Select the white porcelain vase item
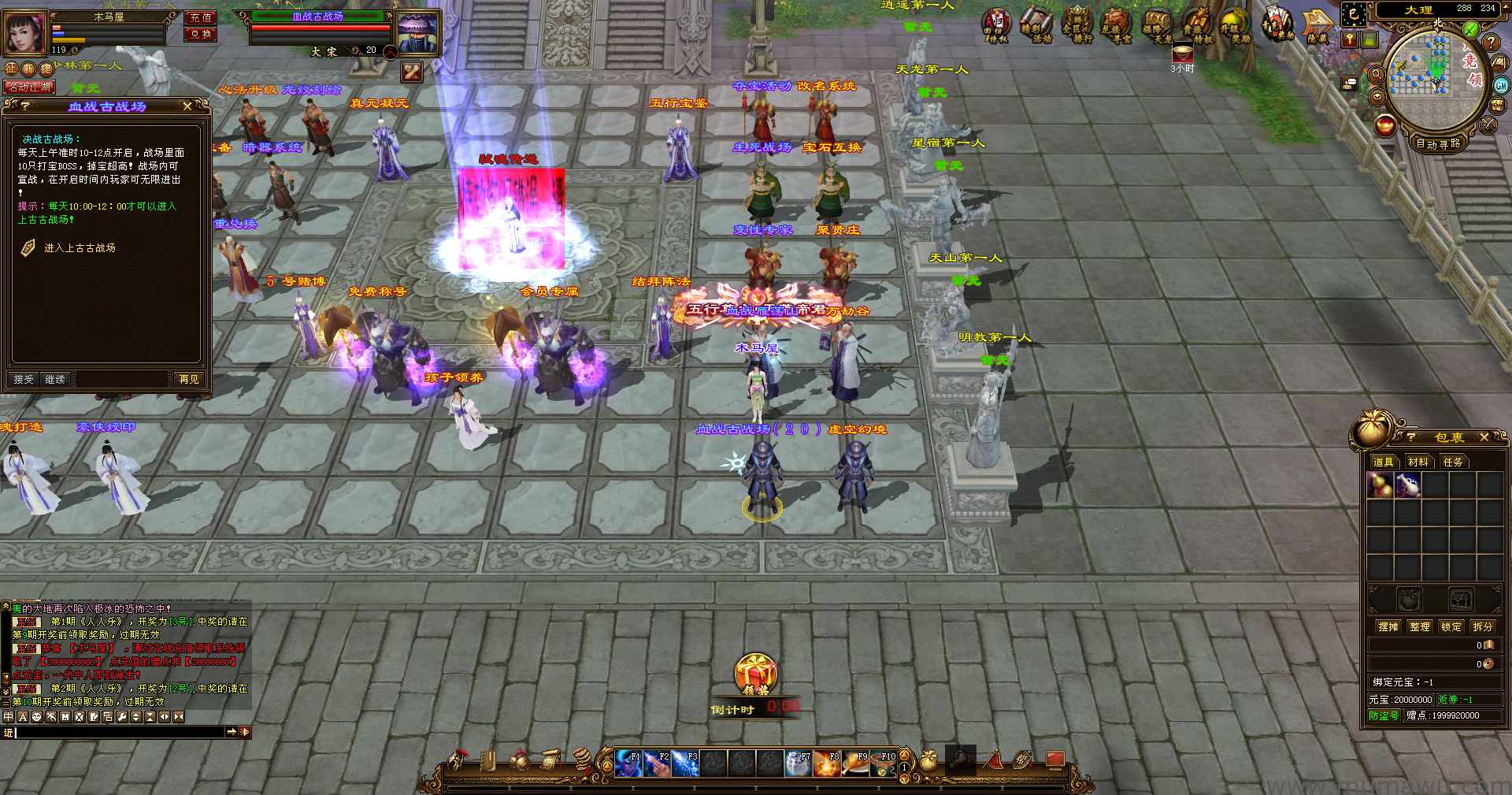The height and width of the screenshot is (795, 1512). [1407, 485]
